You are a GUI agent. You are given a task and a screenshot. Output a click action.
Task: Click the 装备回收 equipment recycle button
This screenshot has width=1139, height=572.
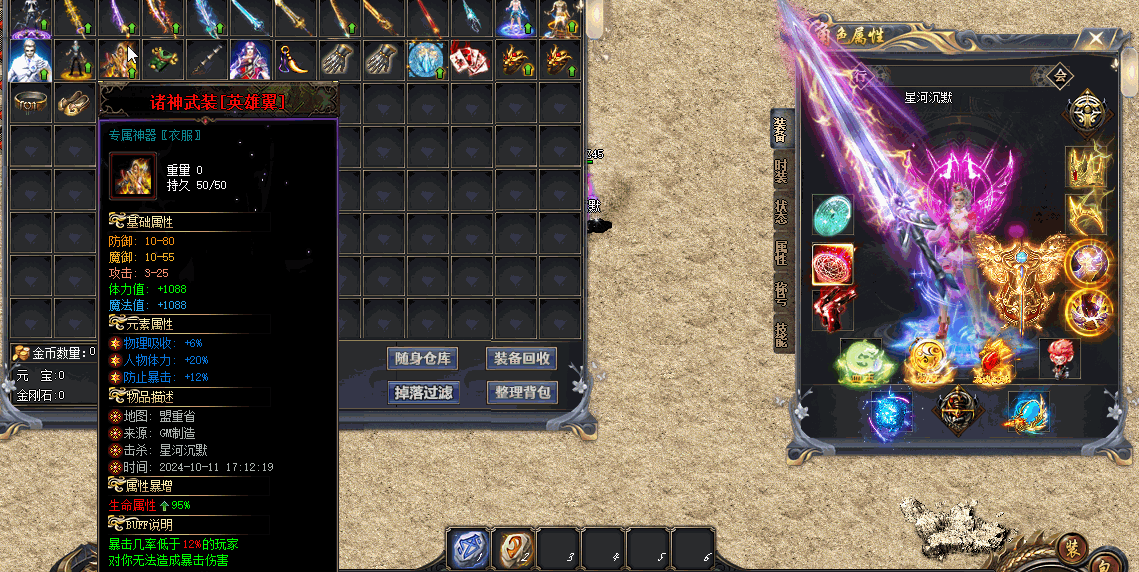coord(521,358)
